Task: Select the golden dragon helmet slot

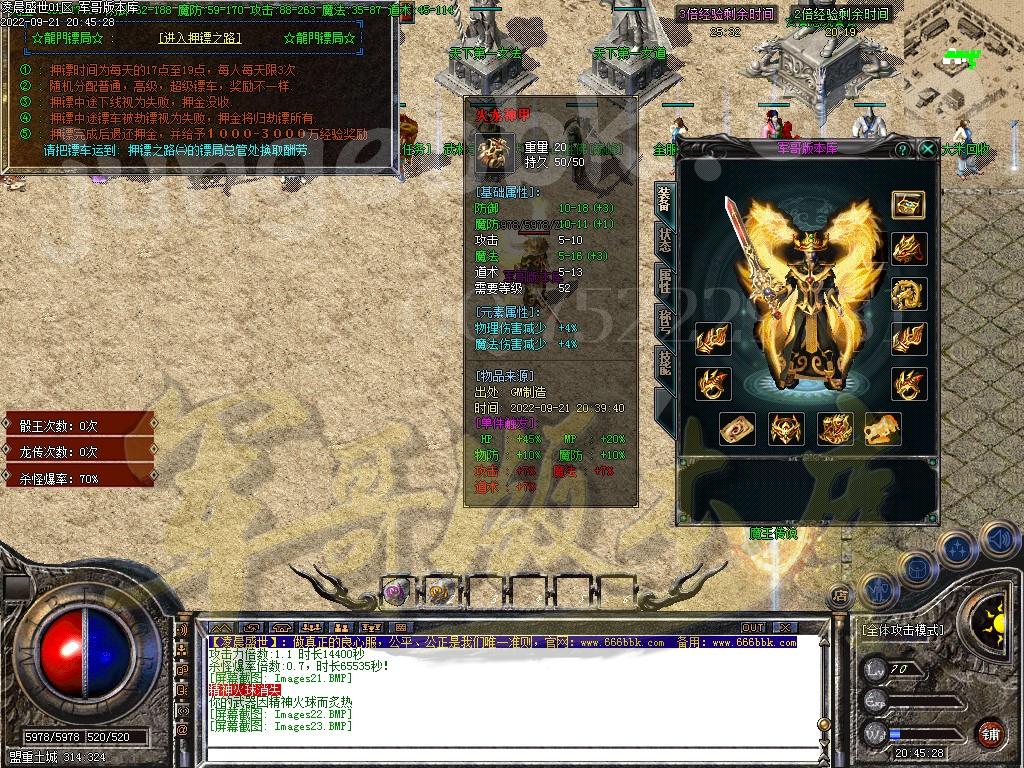Action: [x=908, y=248]
